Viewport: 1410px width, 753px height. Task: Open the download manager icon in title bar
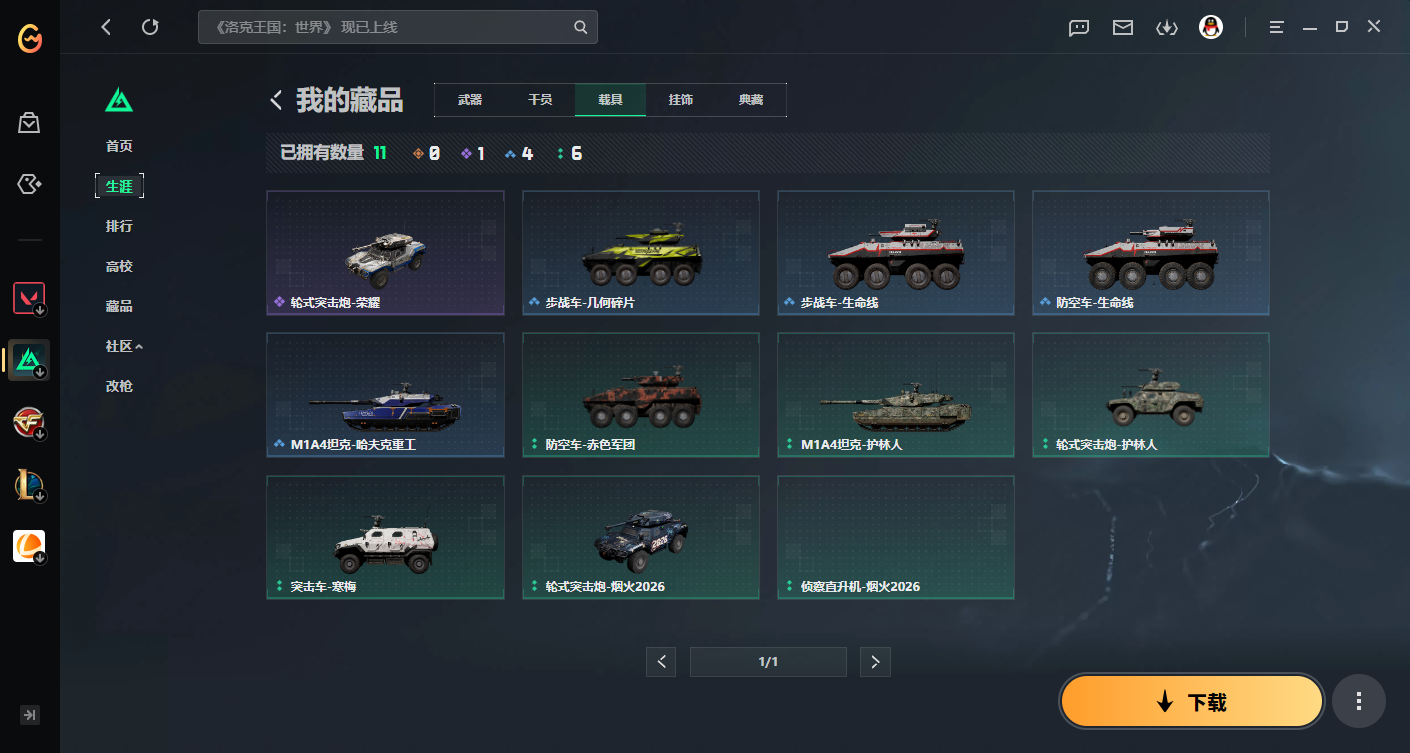(1166, 27)
